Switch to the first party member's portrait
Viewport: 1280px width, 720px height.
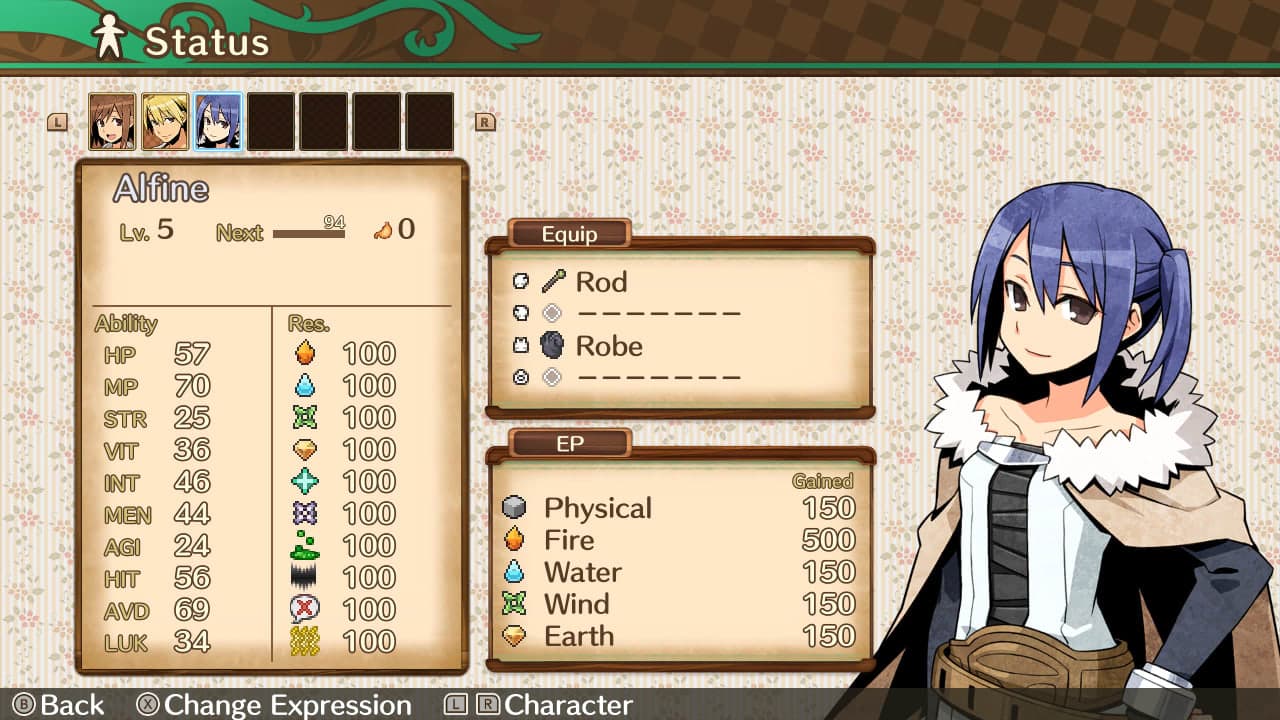pyautogui.click(x=112, y=120)
